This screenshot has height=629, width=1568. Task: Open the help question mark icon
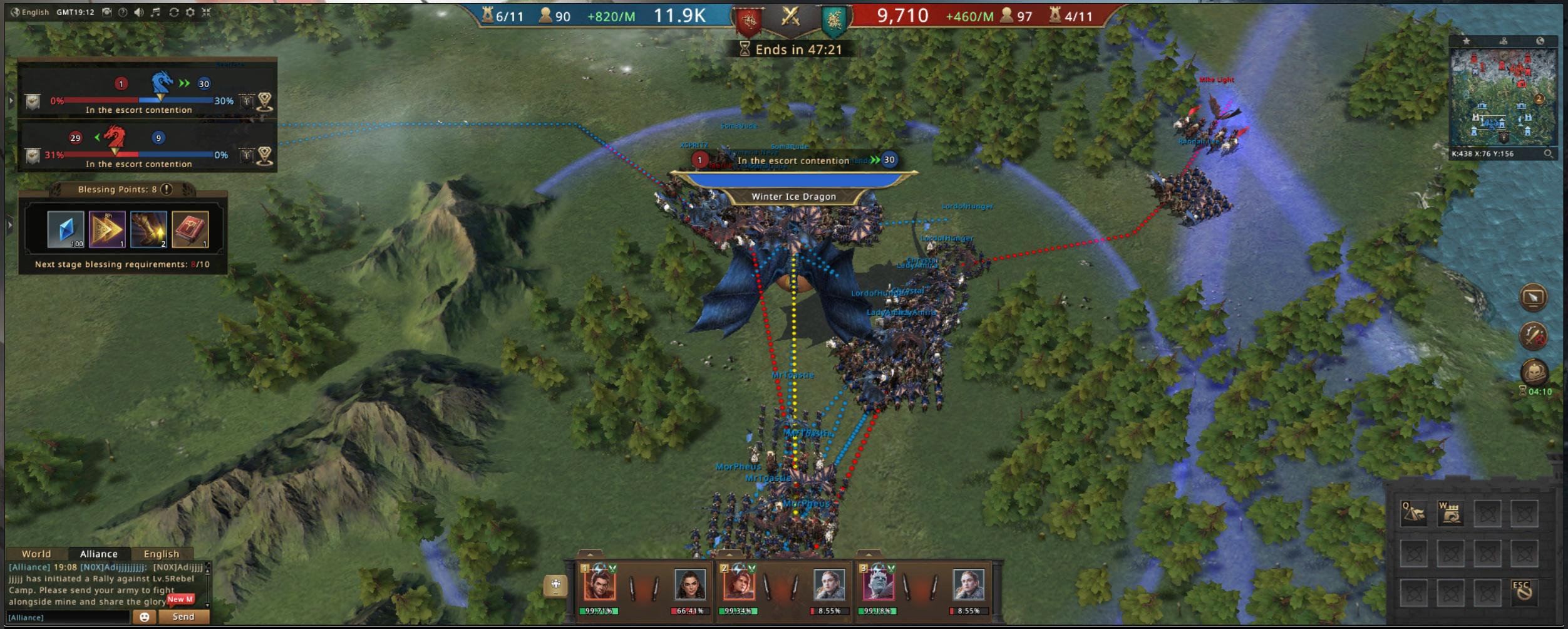[123, 12]
